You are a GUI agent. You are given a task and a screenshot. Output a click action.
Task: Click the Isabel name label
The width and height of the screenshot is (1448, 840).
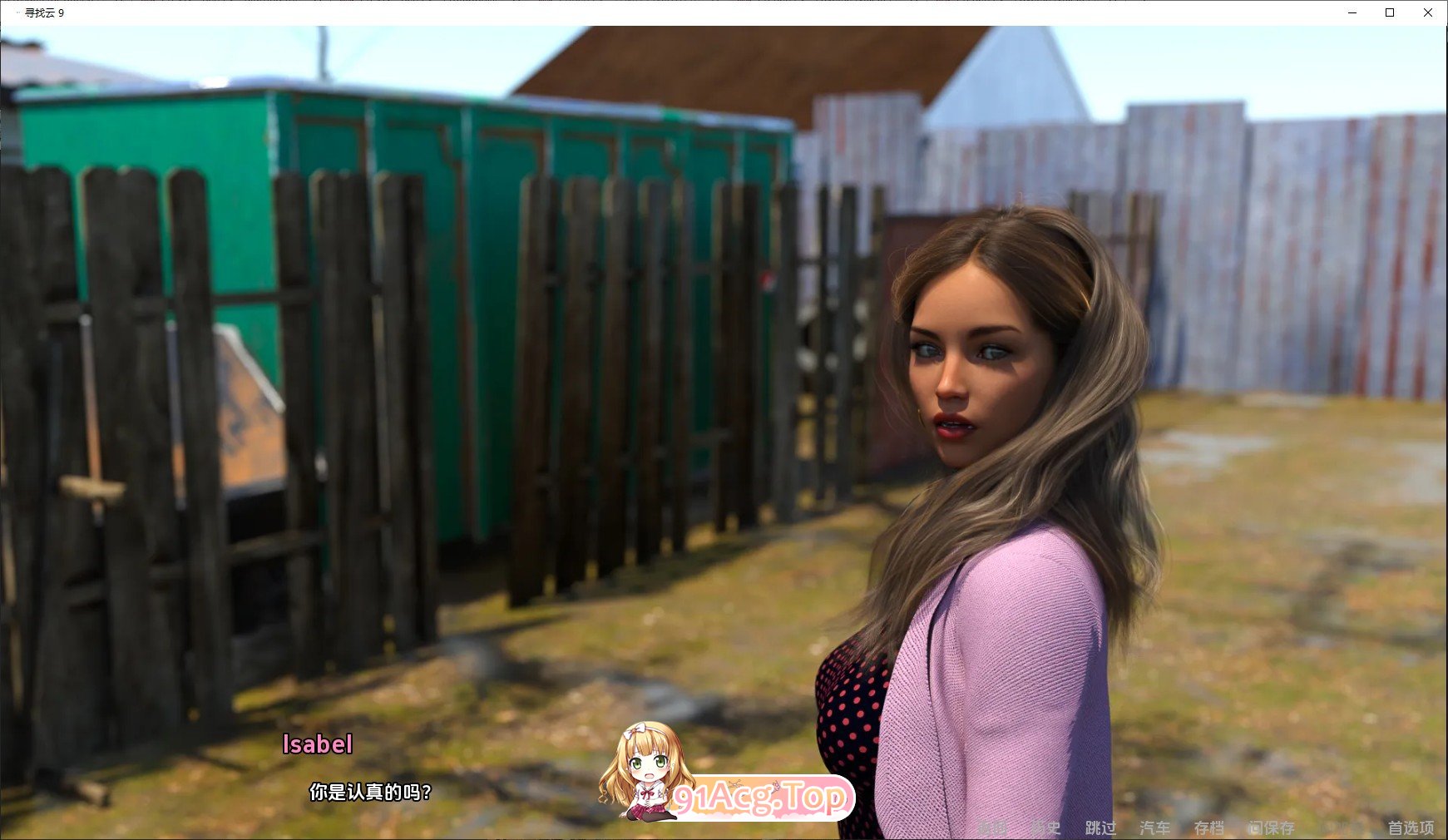pos(319,745)
